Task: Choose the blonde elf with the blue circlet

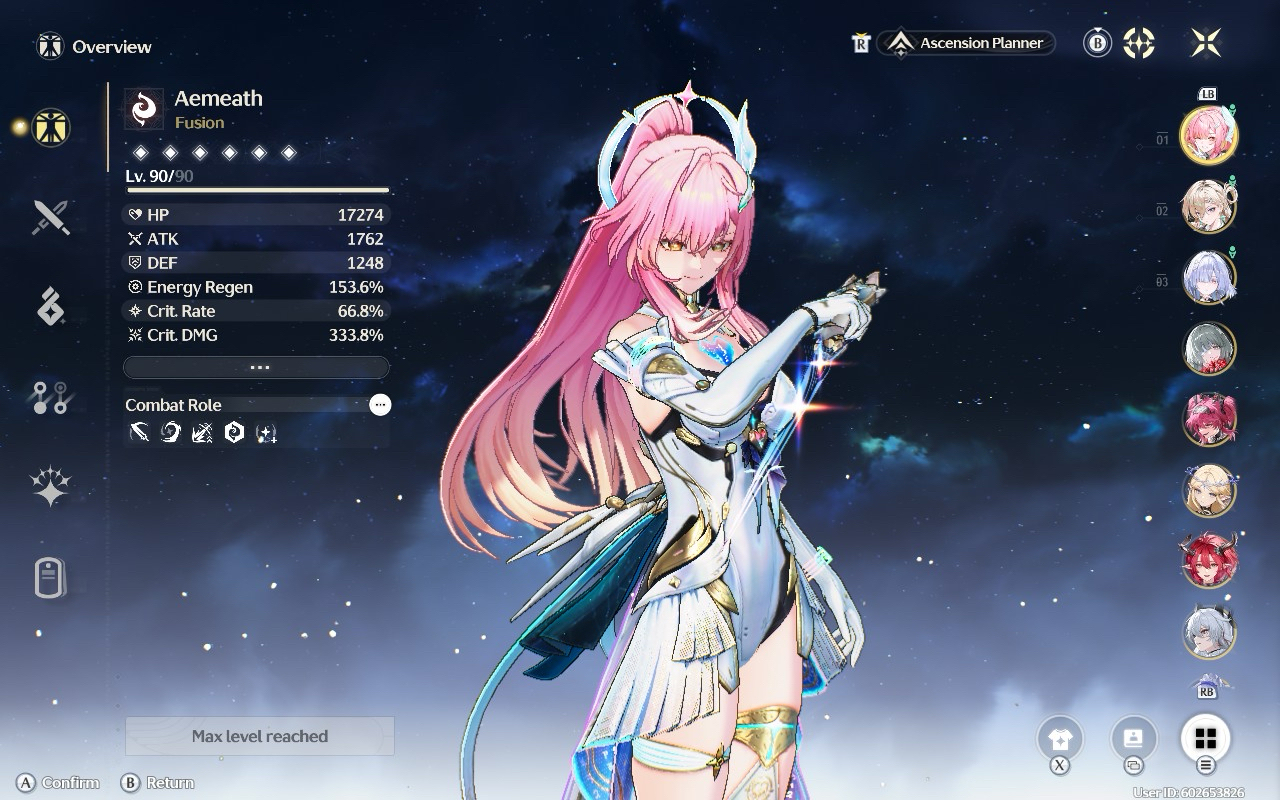Action: pos(1209,489)
